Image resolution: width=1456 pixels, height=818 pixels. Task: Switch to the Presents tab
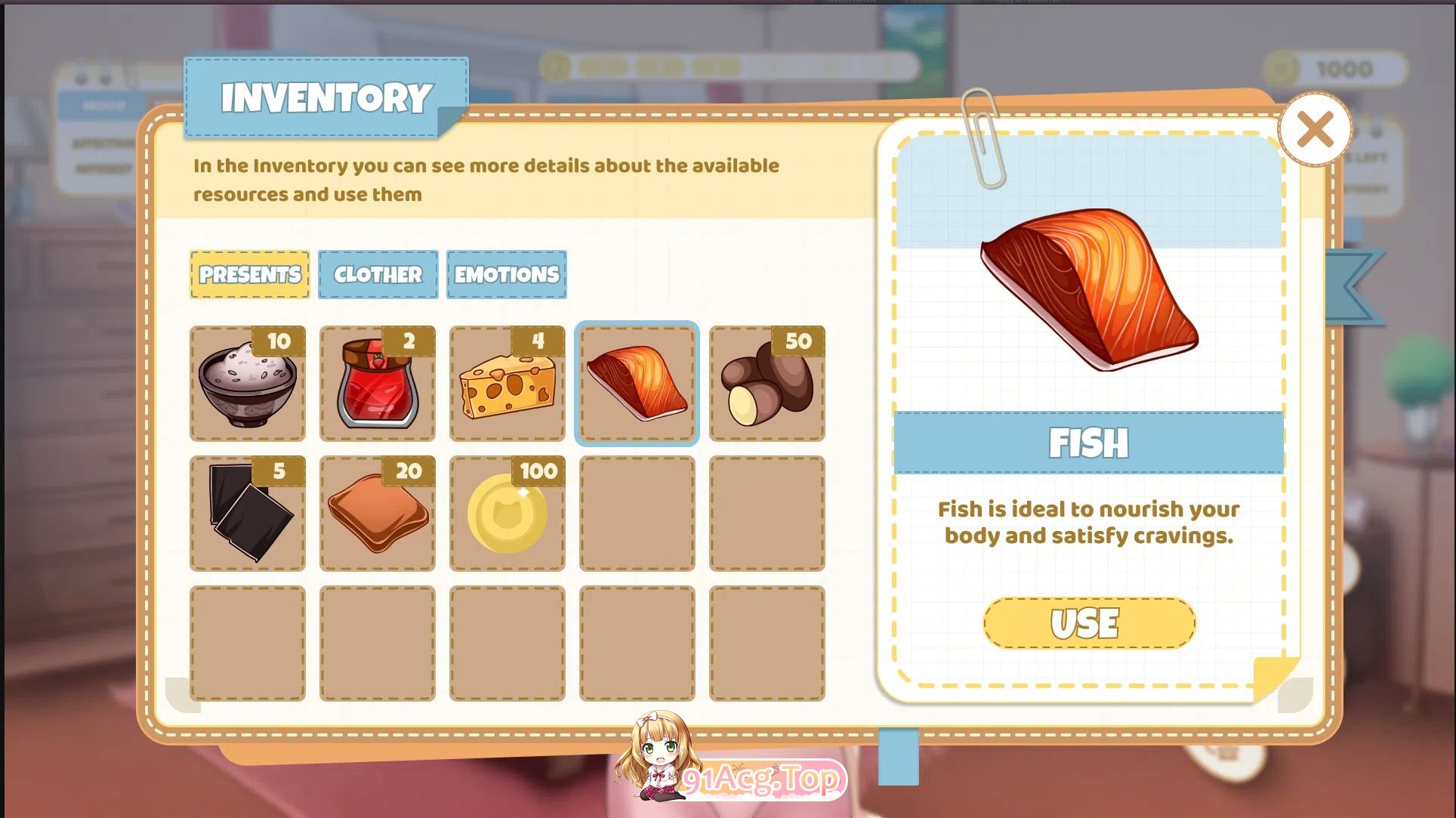[x=250, y=274]
